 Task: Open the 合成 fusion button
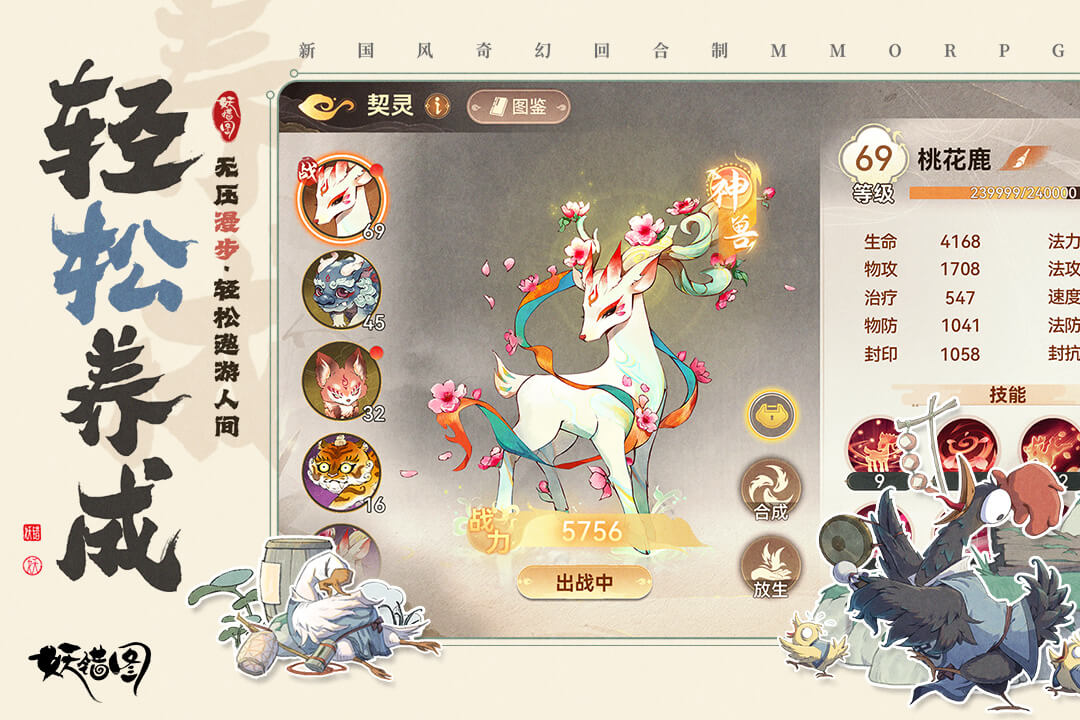[x=770, y=490]
